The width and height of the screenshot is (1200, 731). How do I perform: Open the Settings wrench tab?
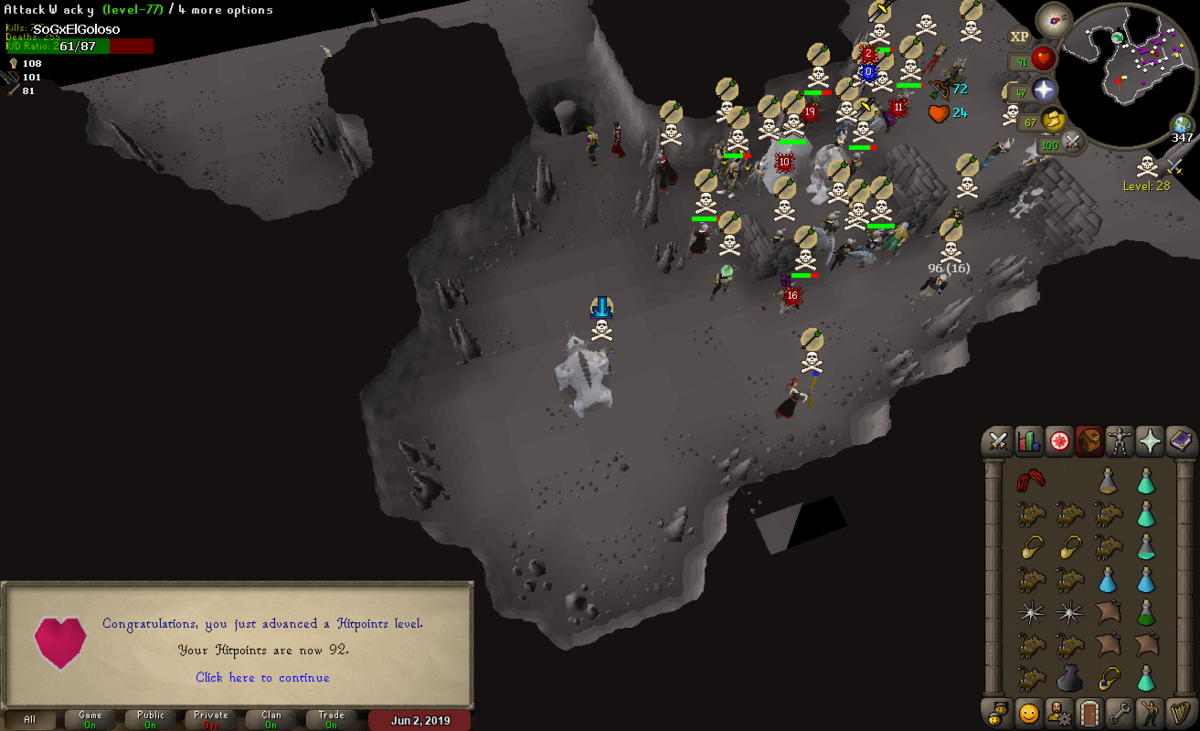click(1119, 713)
